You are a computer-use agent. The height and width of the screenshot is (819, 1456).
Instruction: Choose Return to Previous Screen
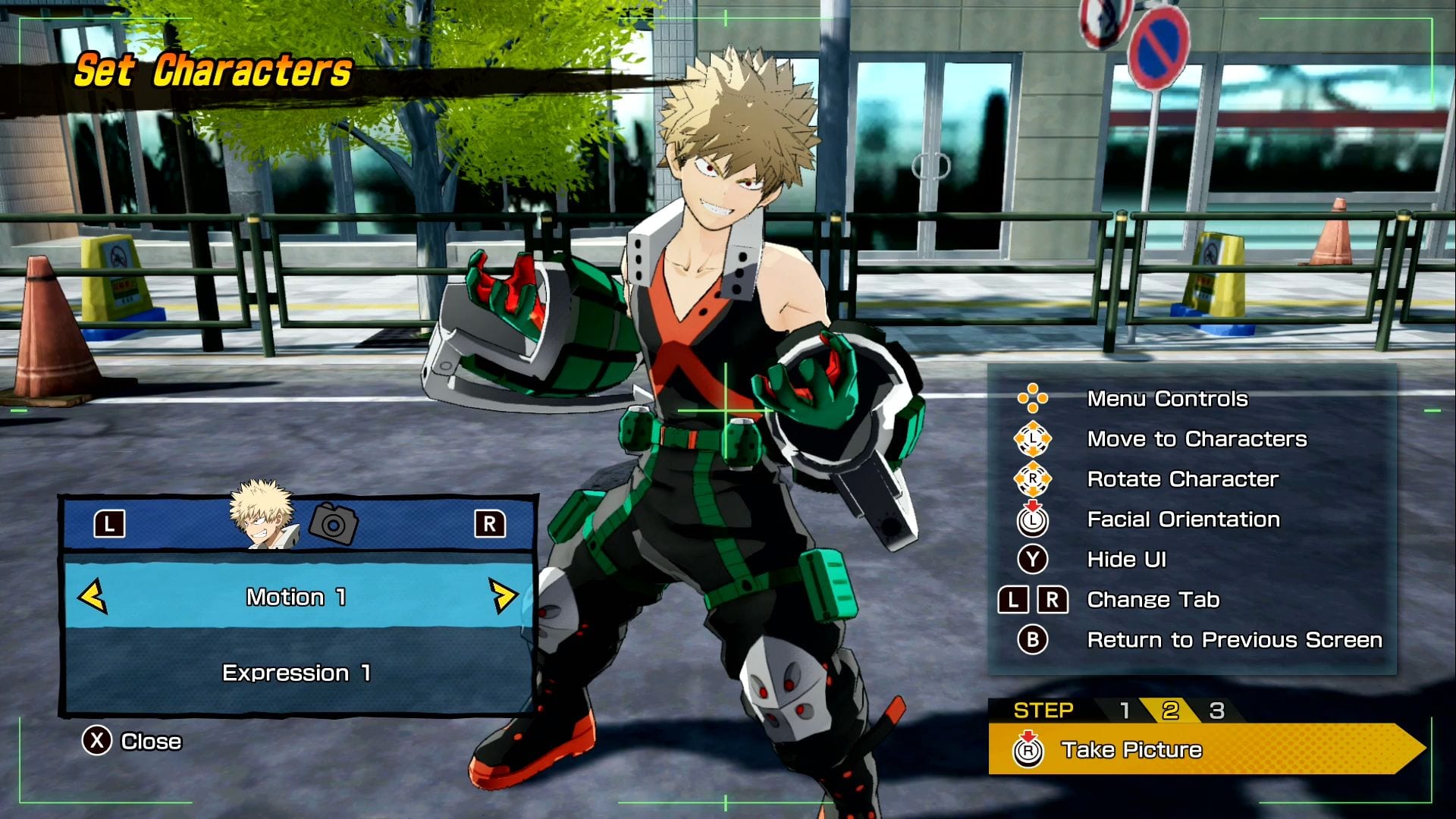pos(1234,640)
